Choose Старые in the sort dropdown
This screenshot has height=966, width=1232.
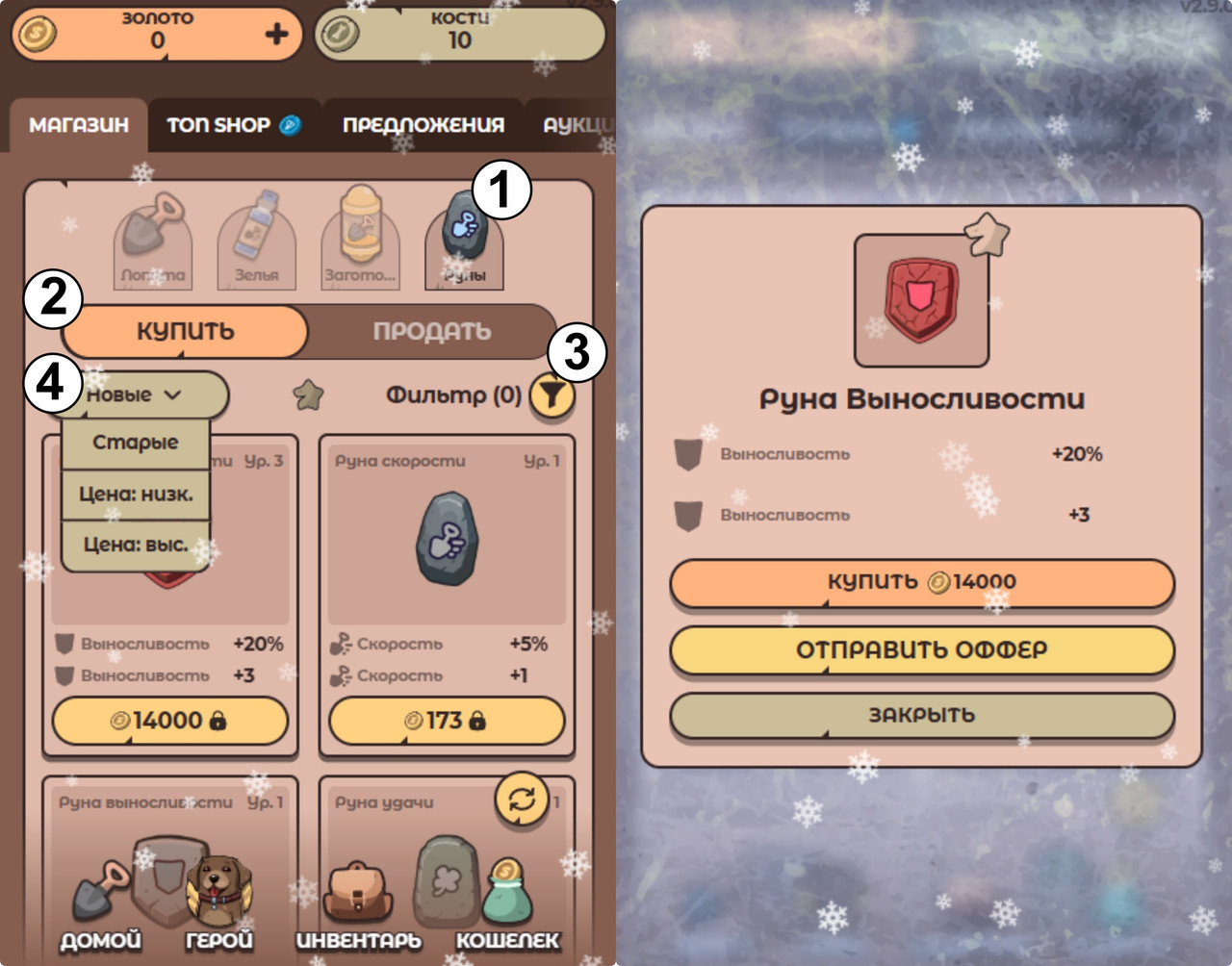click(136, 443)
